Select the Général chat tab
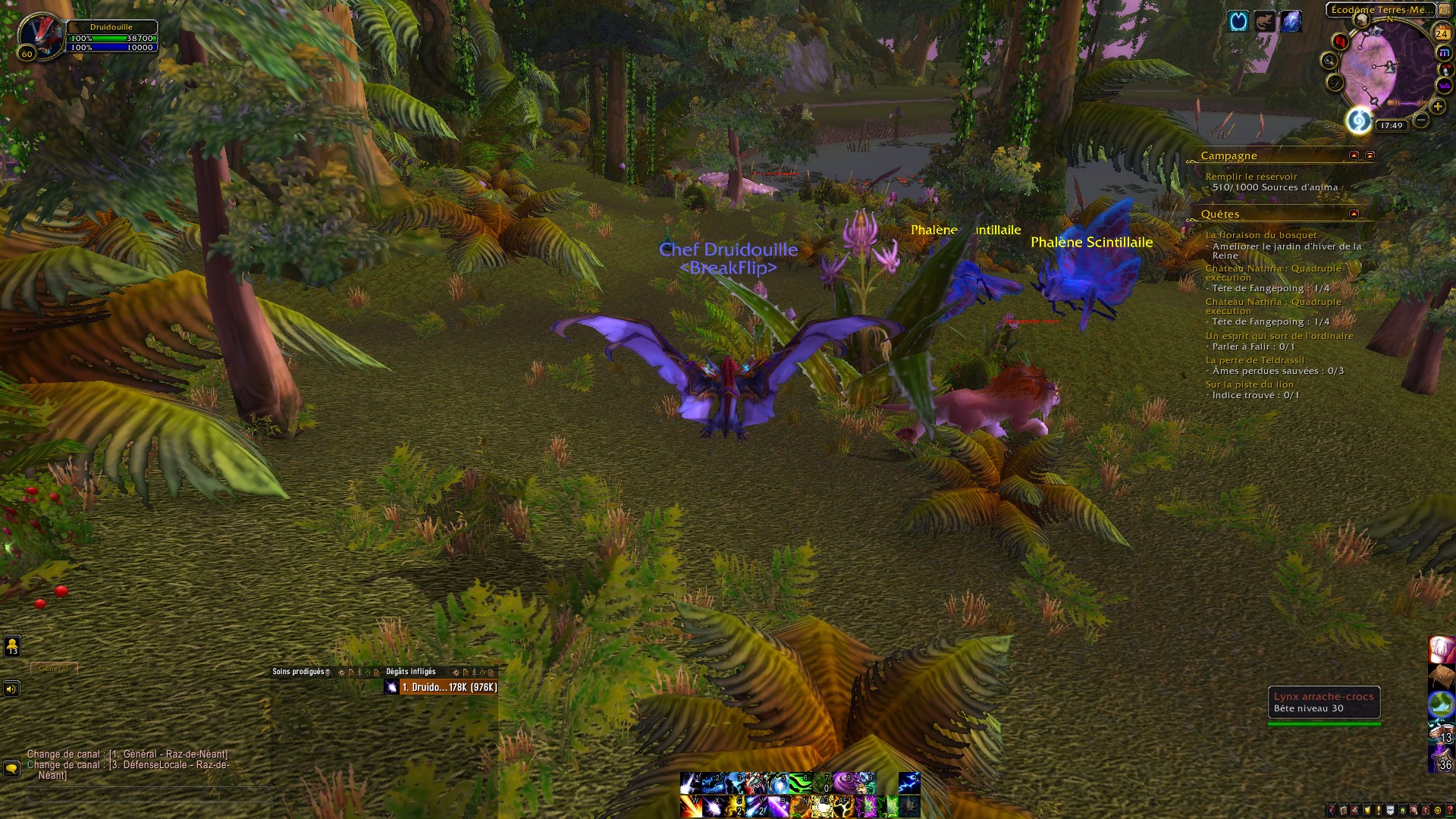 point(53,668)
